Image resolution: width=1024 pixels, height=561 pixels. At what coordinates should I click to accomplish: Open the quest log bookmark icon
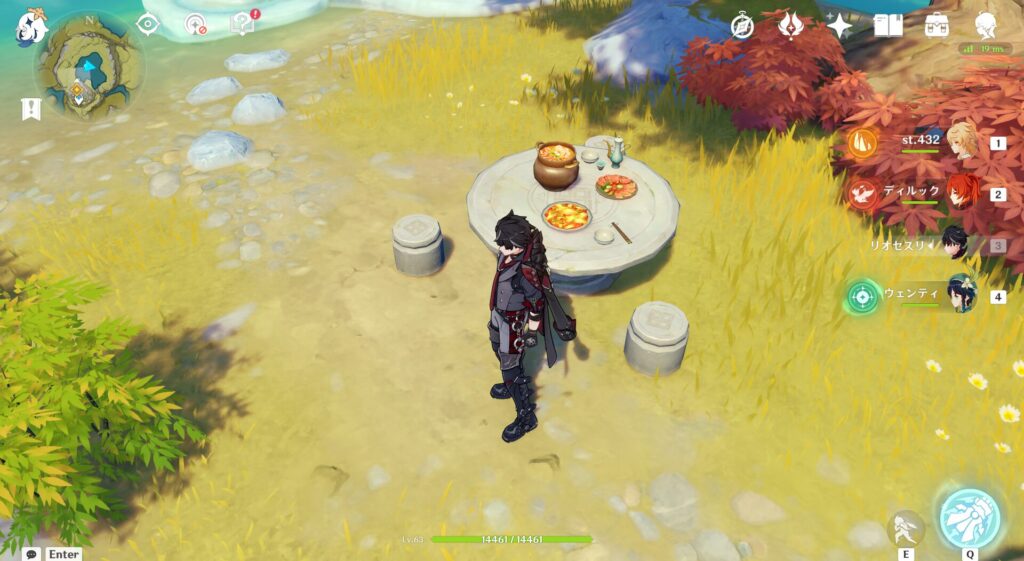click(x=31, y=109)
